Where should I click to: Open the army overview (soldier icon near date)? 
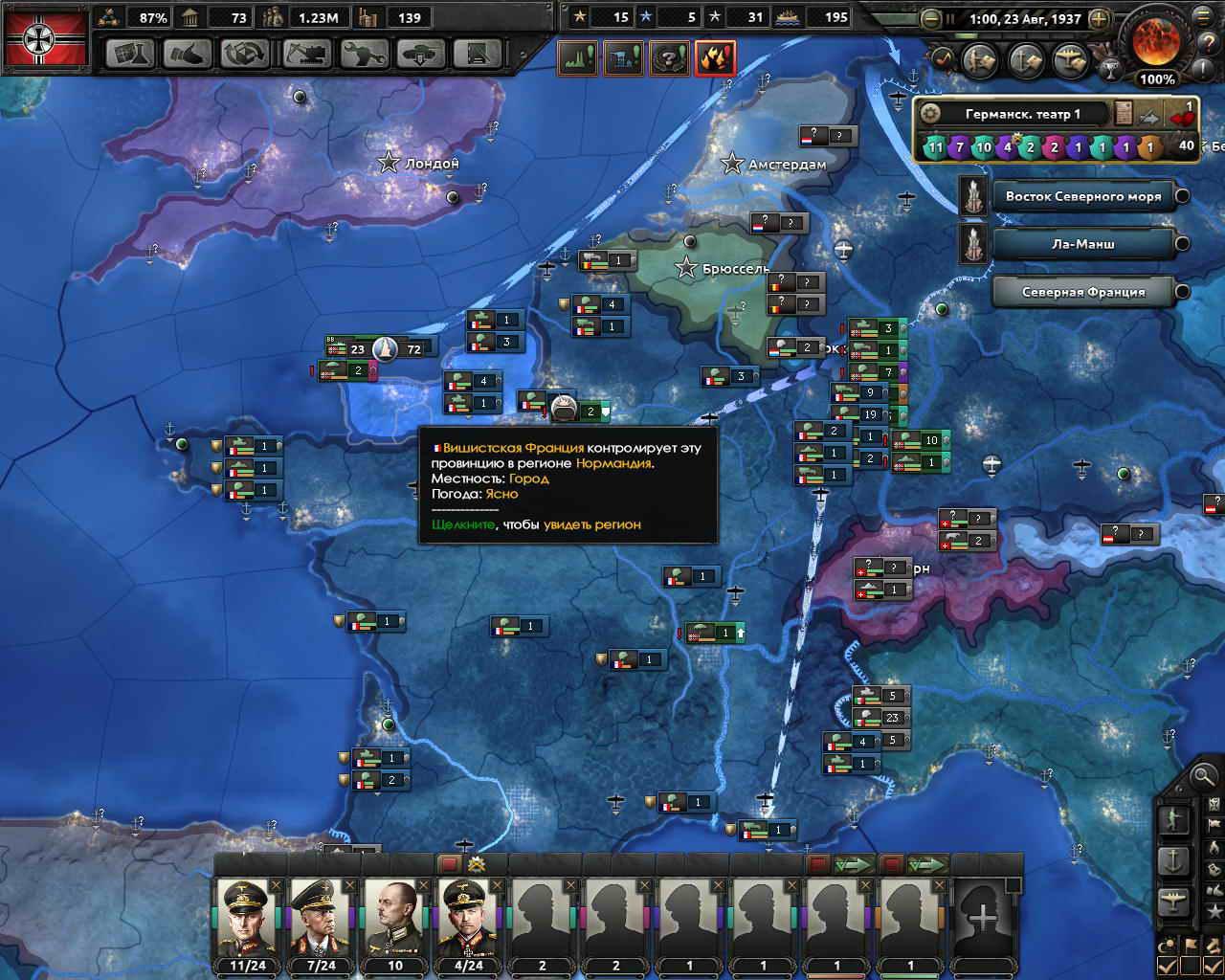tap(980, 59)
